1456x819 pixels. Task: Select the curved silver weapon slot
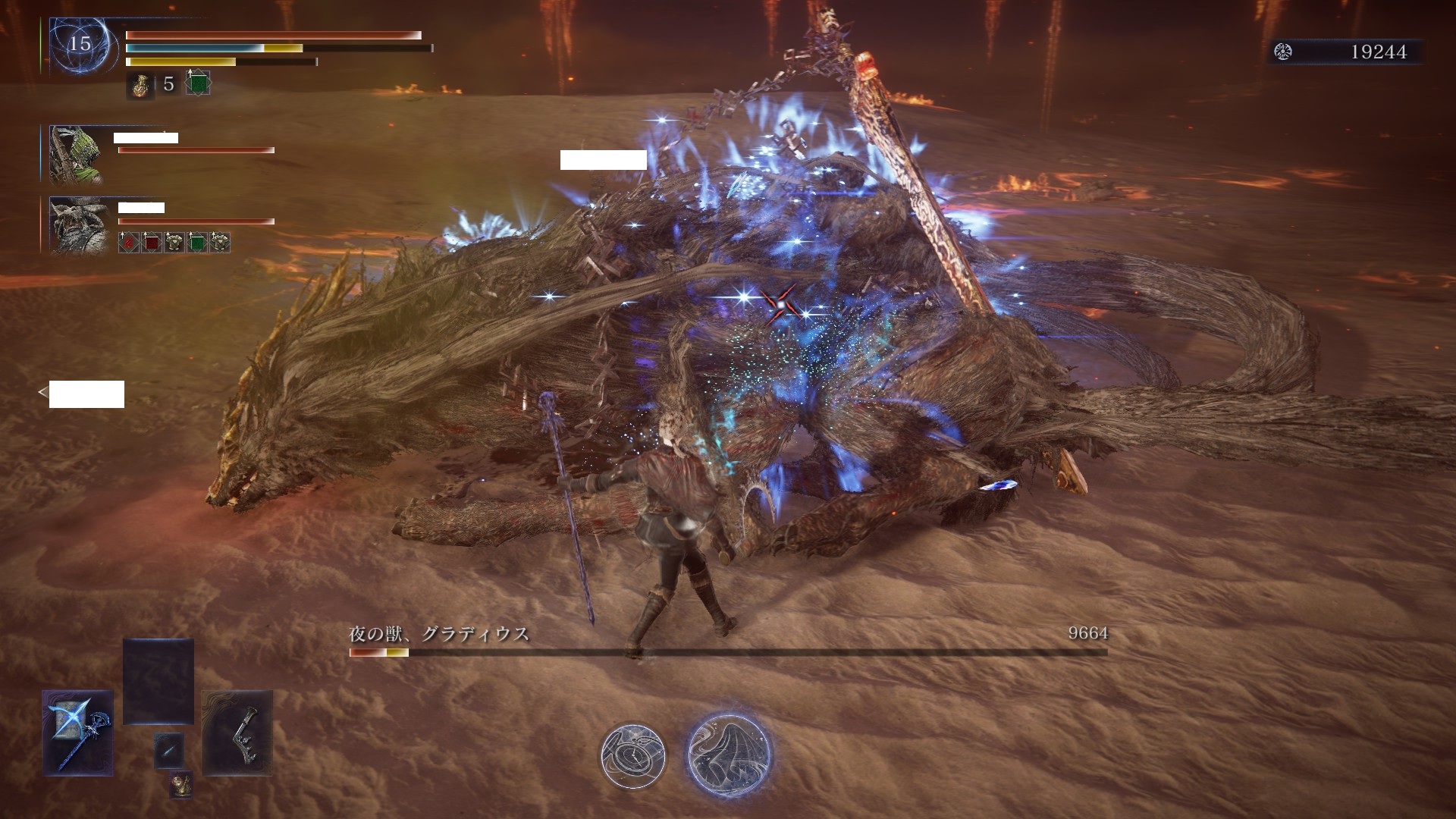pyautogui.click(x=237, y=733)
